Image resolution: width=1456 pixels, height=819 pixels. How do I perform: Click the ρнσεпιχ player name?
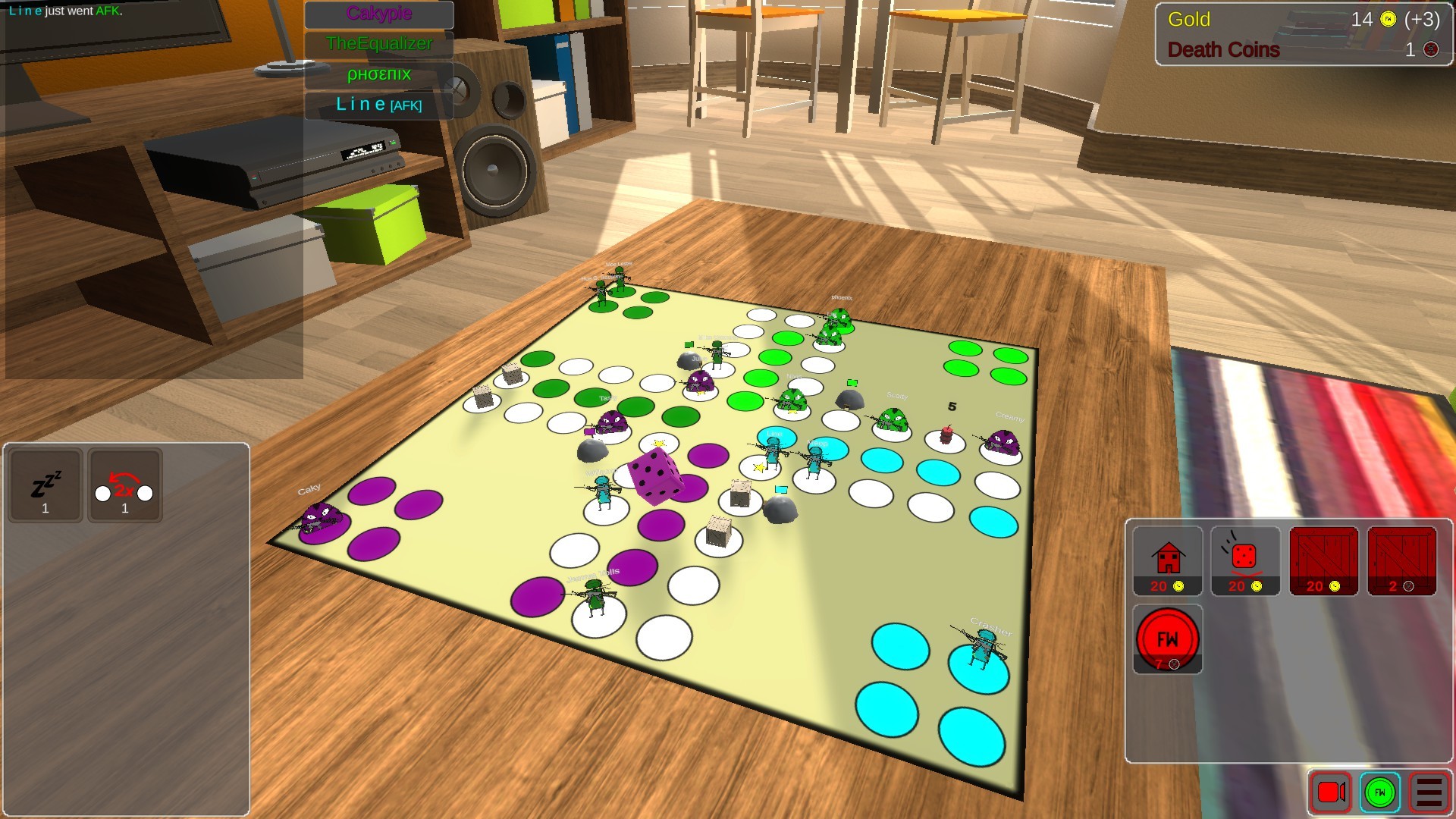coord(378,74)
